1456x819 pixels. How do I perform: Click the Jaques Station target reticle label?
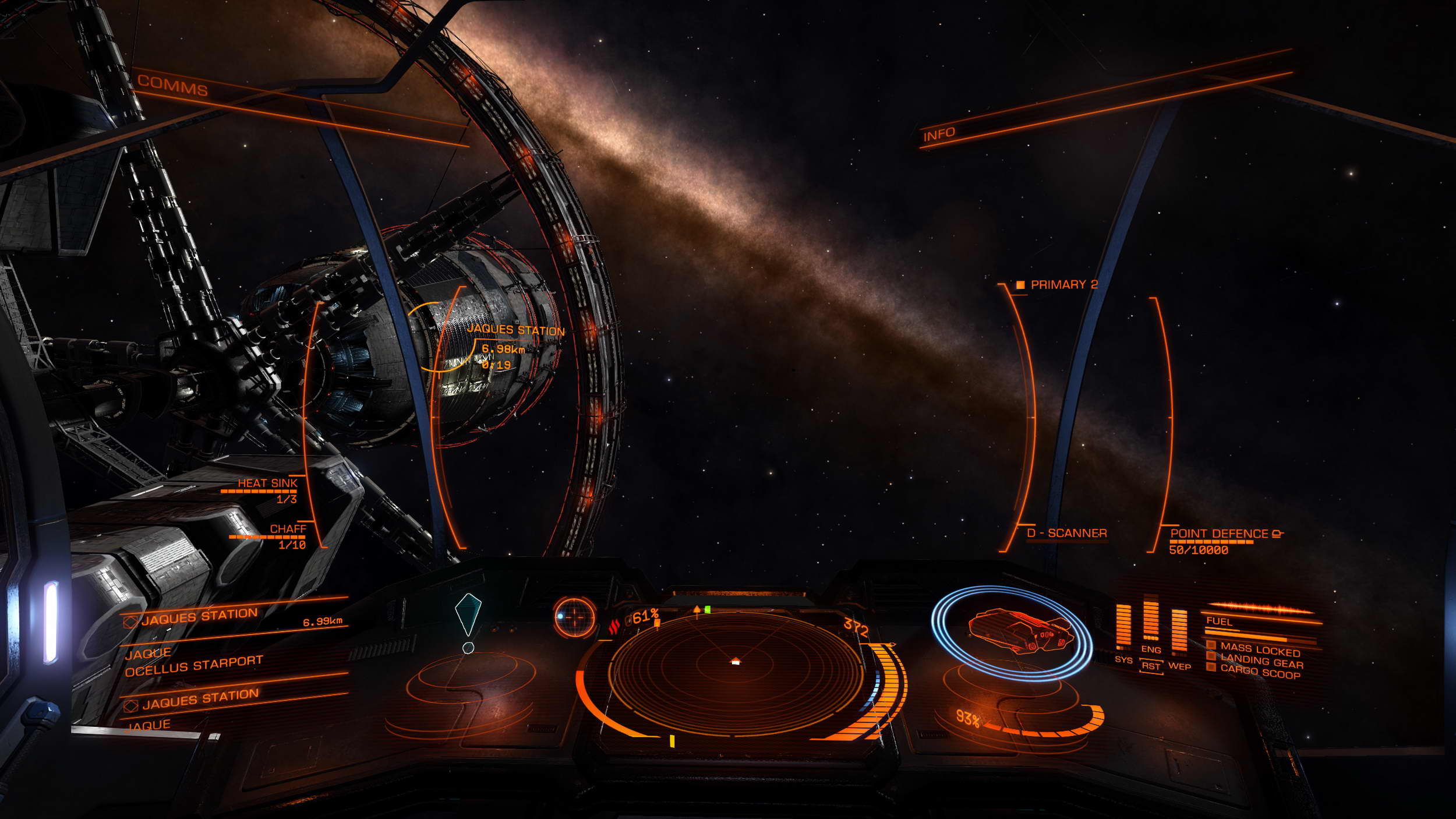point(515,330)
